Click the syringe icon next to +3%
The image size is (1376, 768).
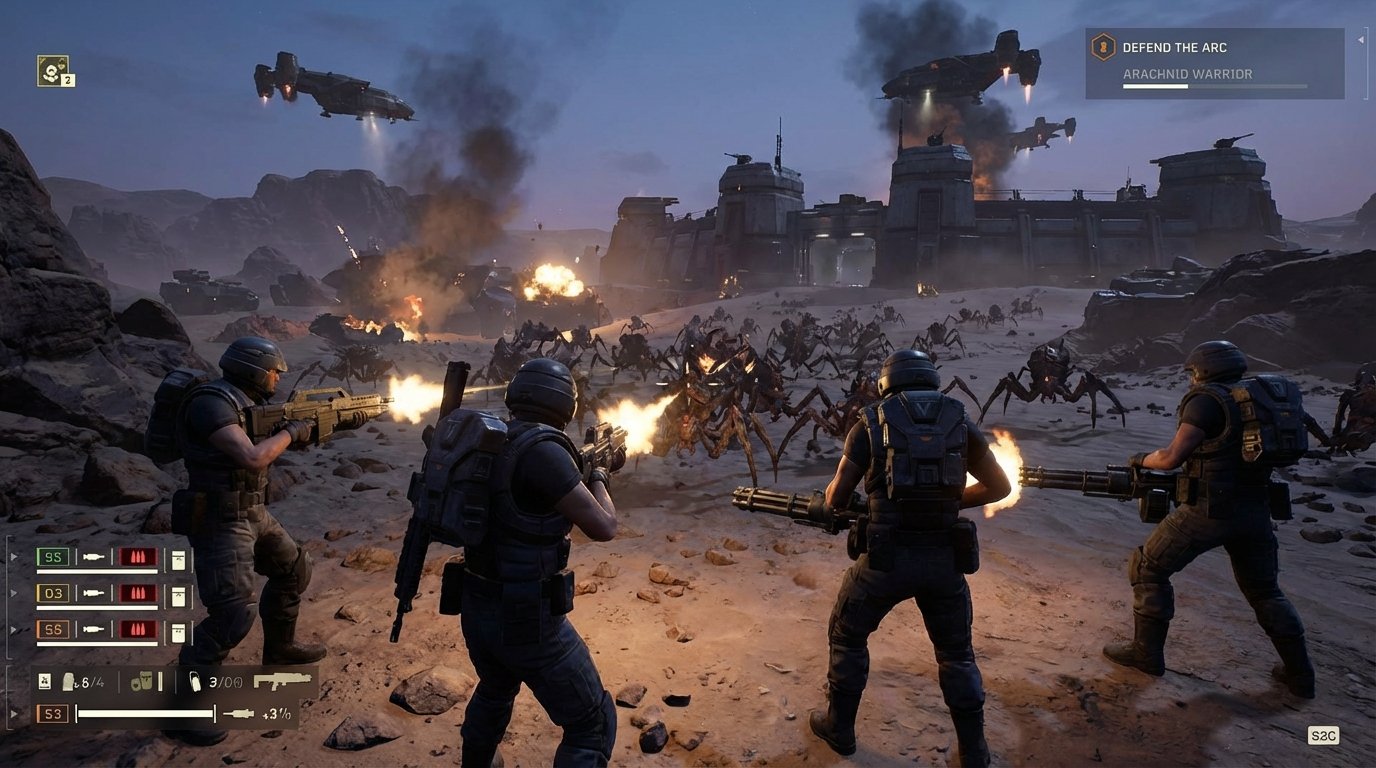[240, 713]
